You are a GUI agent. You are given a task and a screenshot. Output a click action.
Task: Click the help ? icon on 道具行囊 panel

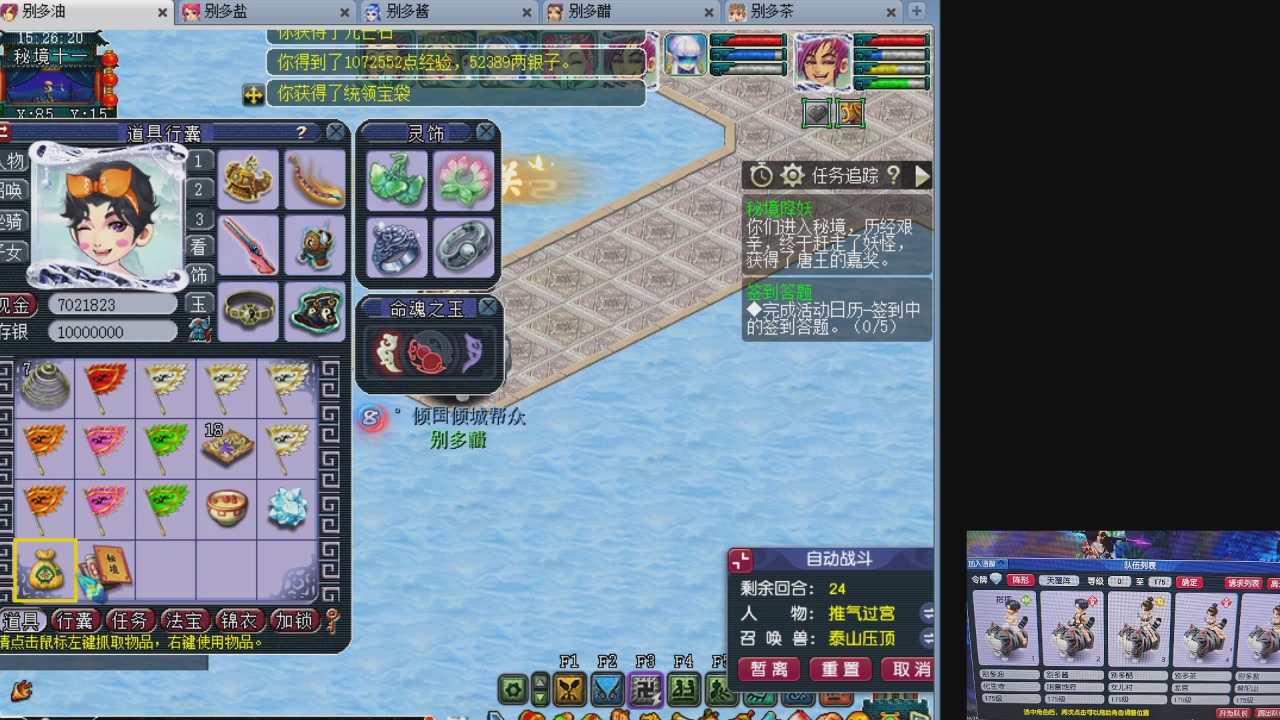click(302, 132)
